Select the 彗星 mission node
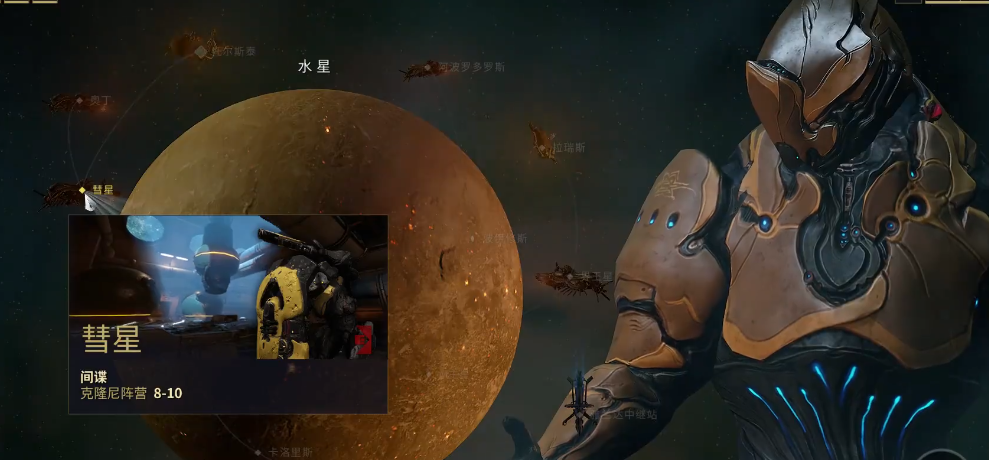The image size is (989, 460). [83, 189]
